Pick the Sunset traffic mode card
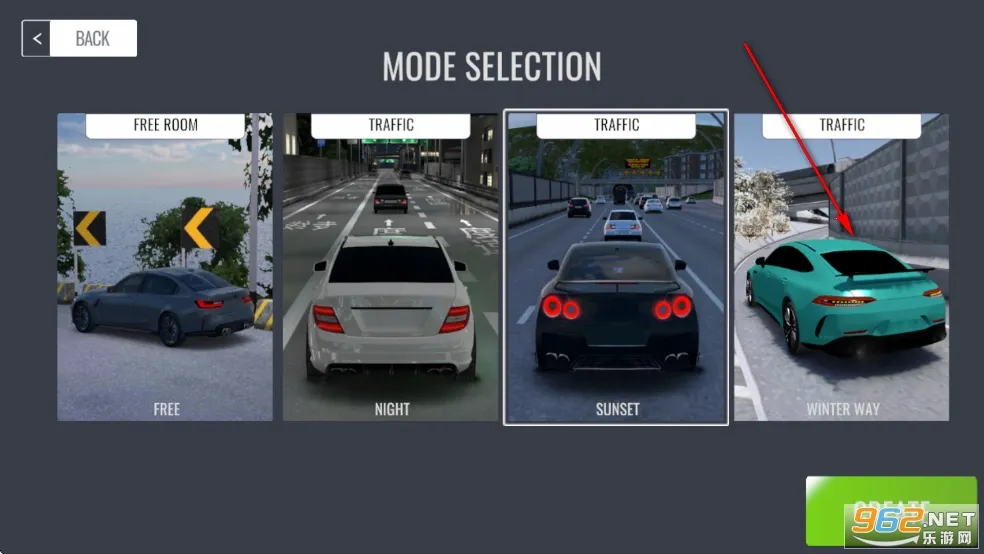984x554 pixels. tap(616, 267)
